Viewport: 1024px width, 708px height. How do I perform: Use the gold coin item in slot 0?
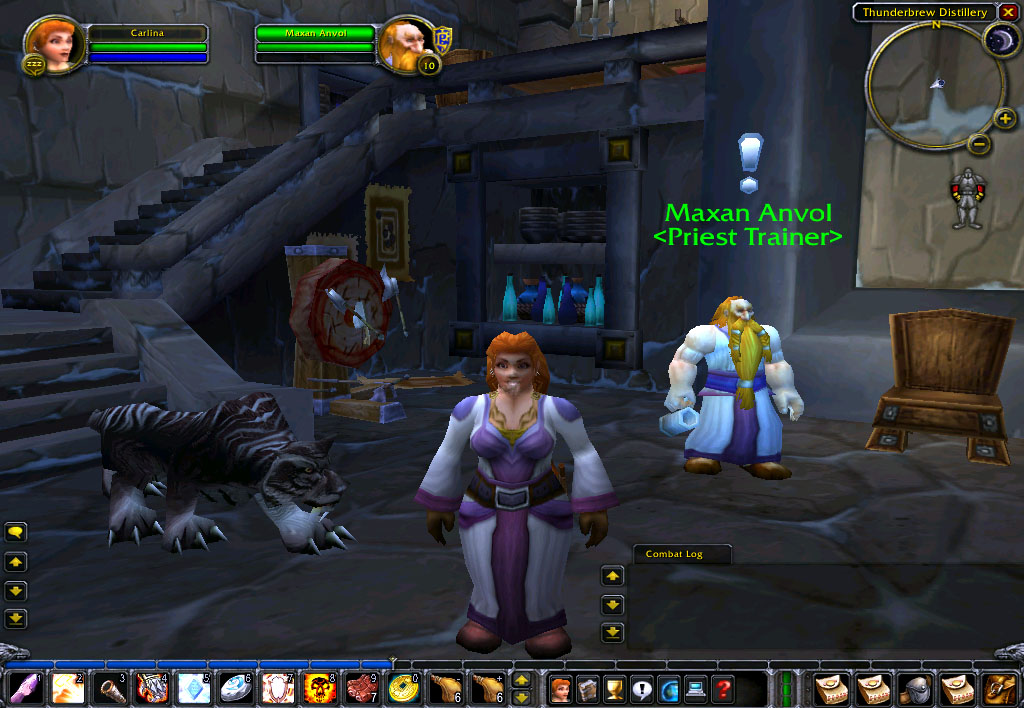pyautogui.click(x=405, y=689)
